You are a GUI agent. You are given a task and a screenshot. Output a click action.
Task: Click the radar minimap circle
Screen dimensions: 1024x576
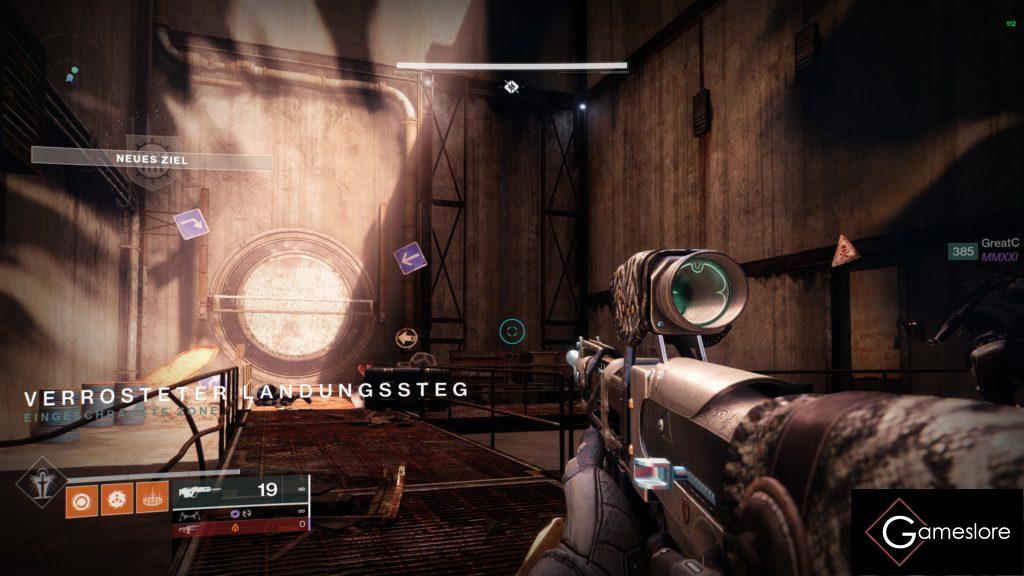coord(68,72)
